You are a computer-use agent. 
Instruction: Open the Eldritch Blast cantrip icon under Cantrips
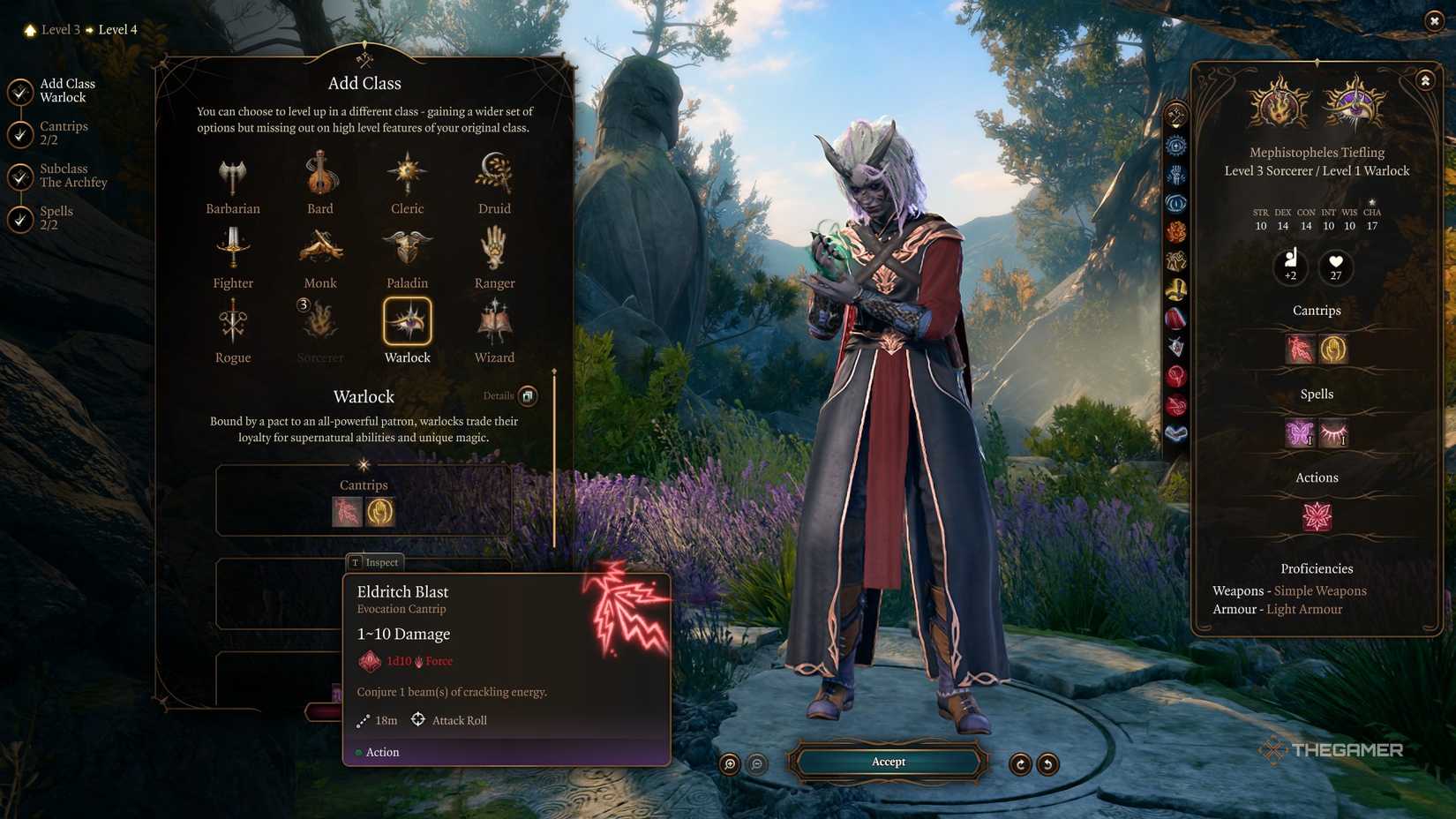pos(347,512)
